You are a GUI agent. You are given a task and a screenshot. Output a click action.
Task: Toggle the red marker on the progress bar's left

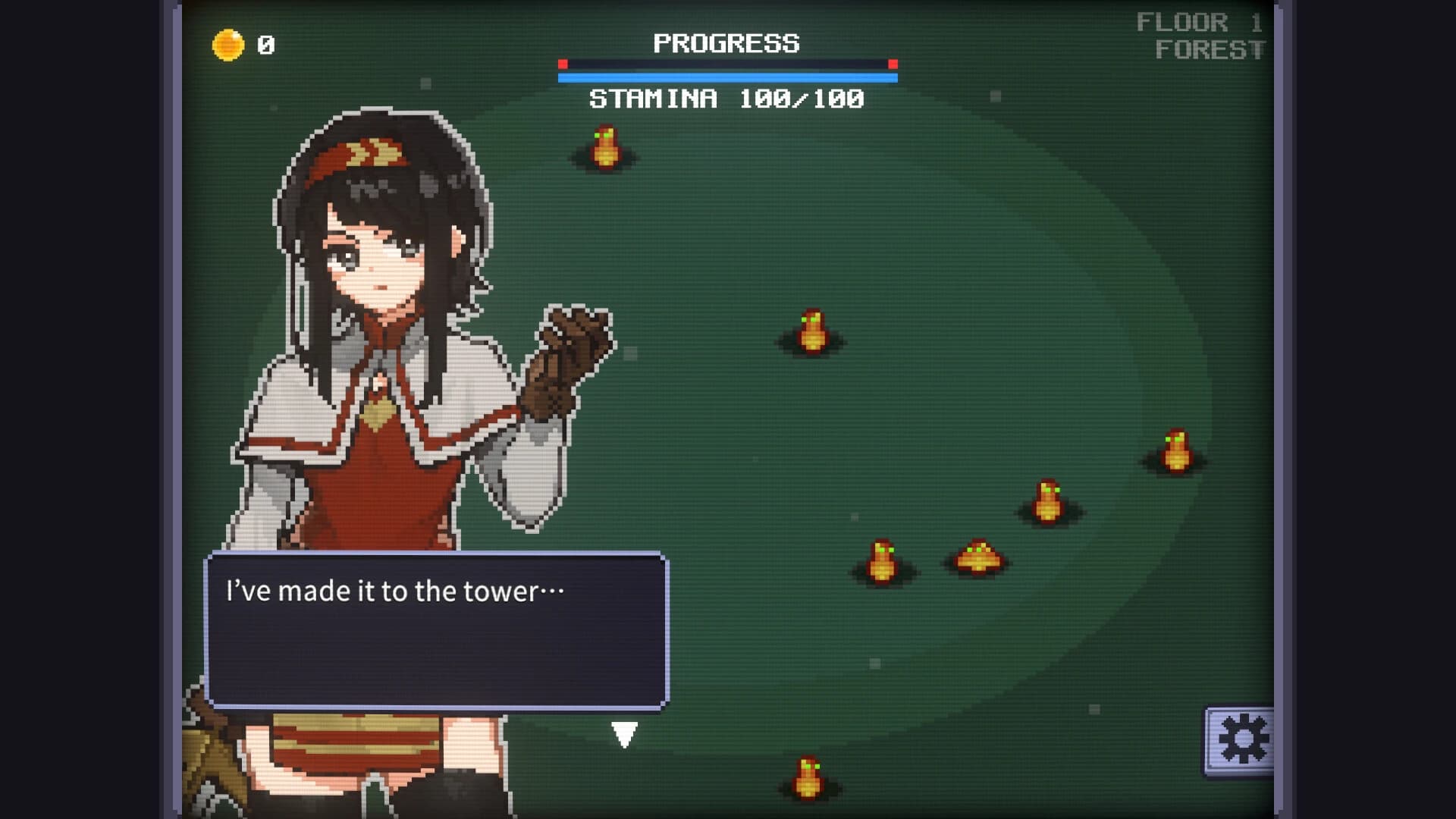coord(563,65)
